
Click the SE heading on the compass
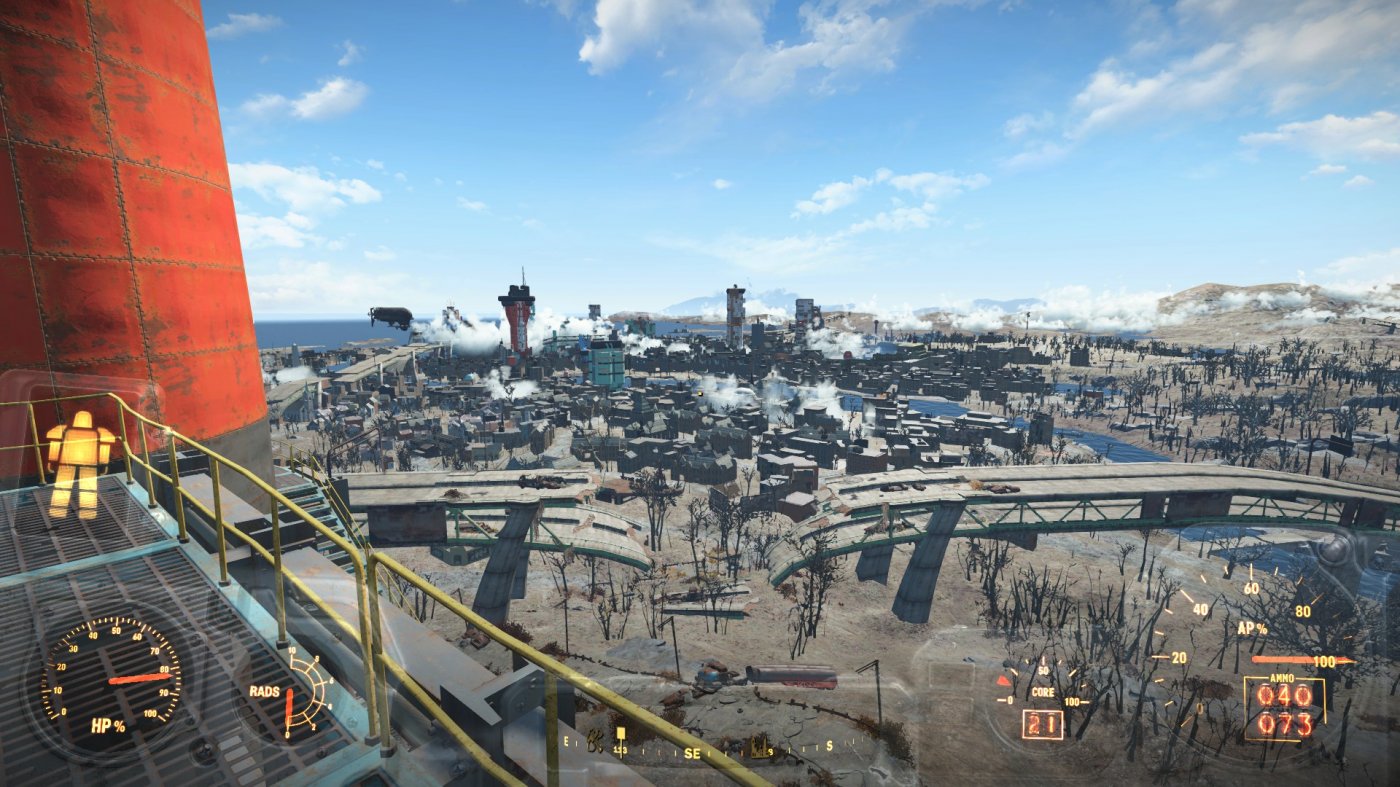click(x=692, y=753)
